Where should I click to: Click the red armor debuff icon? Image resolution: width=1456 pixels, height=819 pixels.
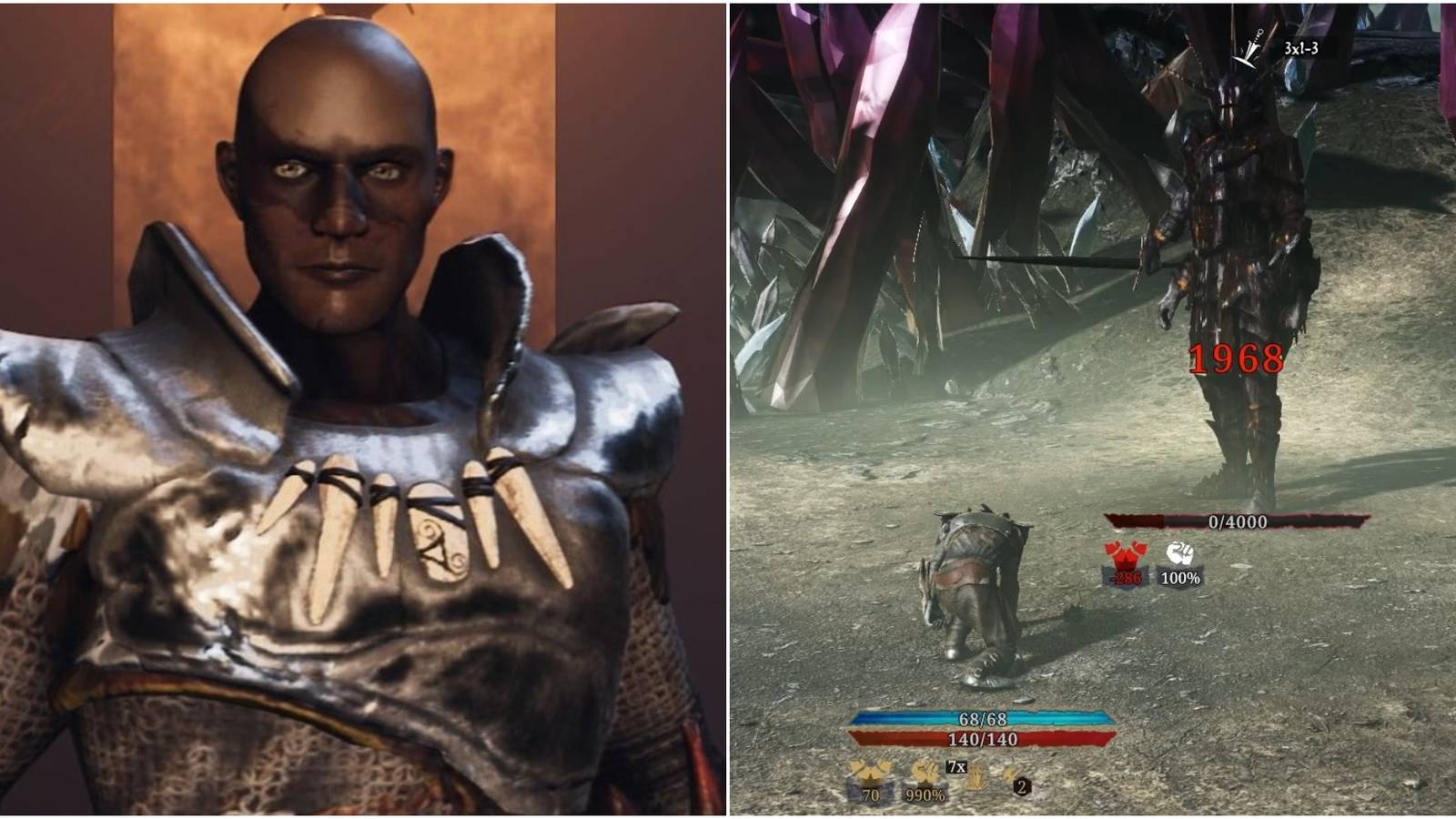[x=1123, y=553]
